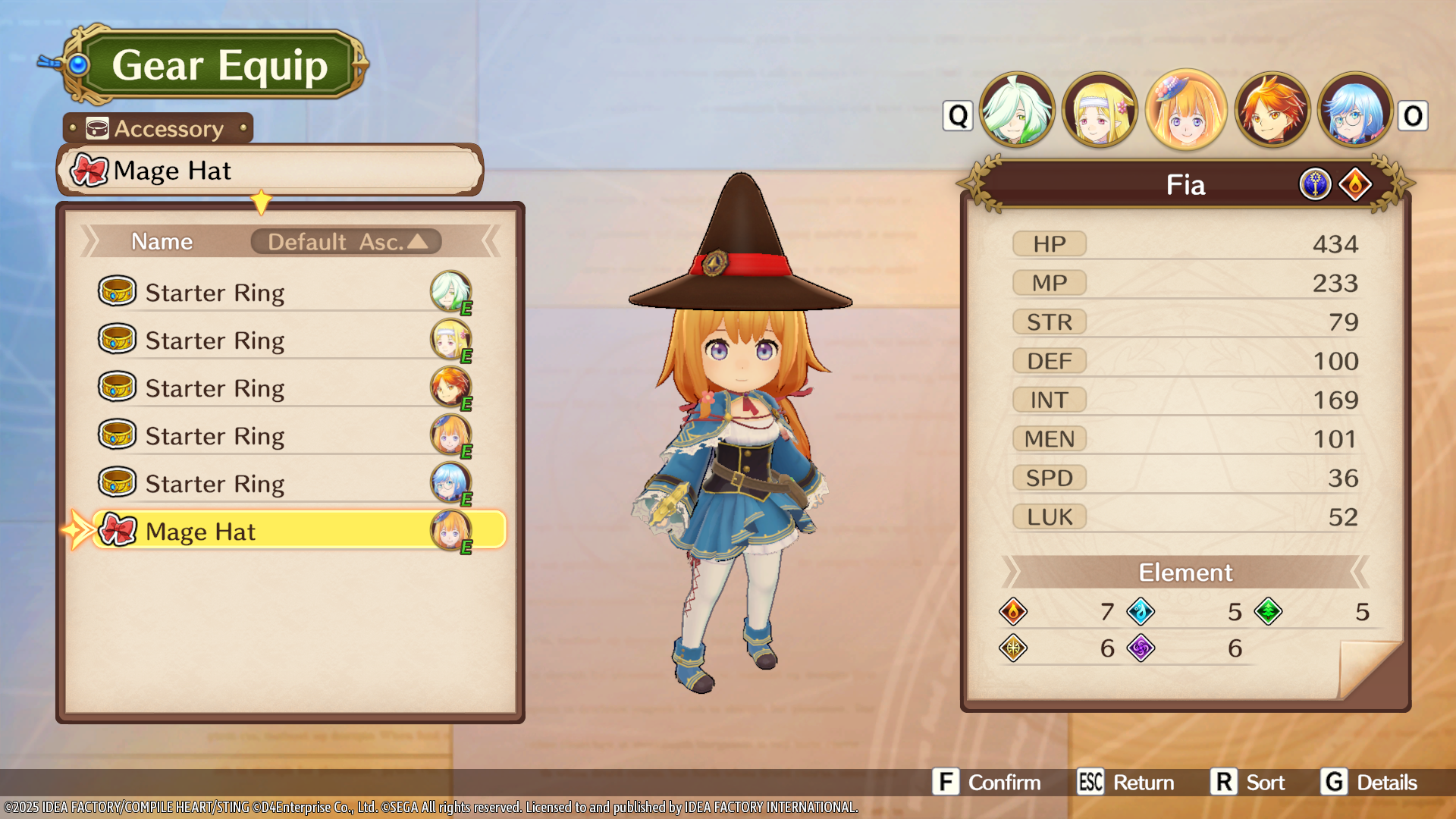The image size is (1456, 819).
Task: Toggle the Default Asc. sort order
Action: 346,242
